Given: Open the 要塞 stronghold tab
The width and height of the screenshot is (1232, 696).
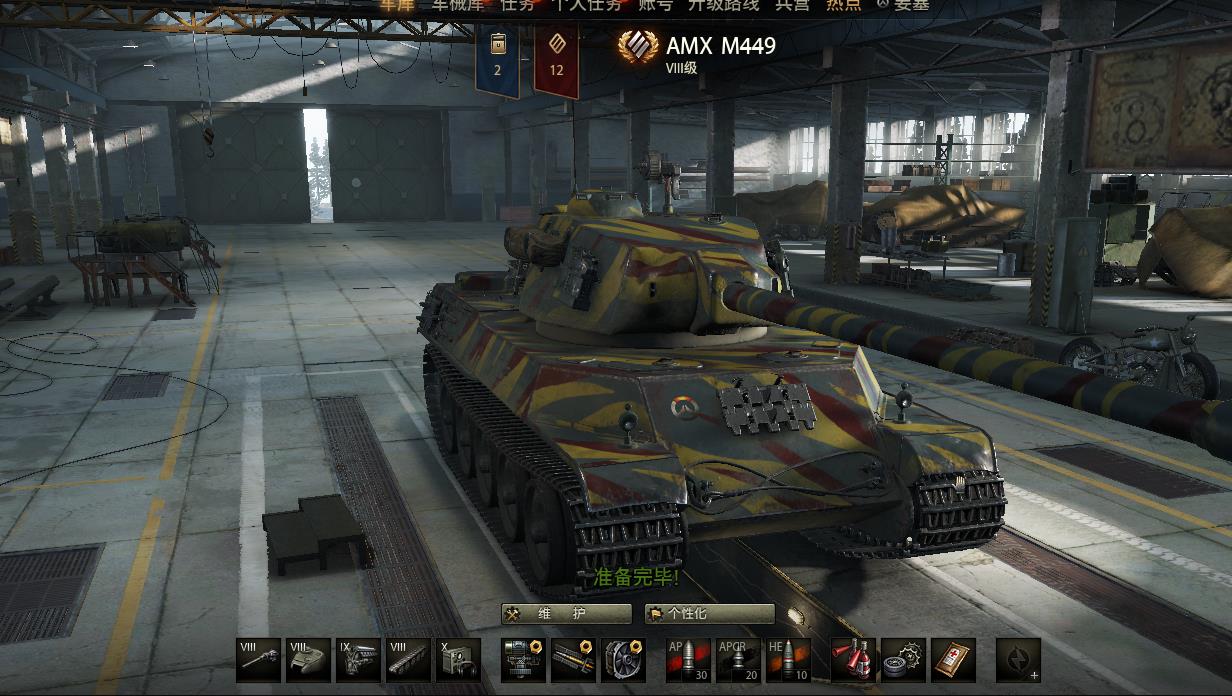Looking at the screenshot, I should 903,5.
